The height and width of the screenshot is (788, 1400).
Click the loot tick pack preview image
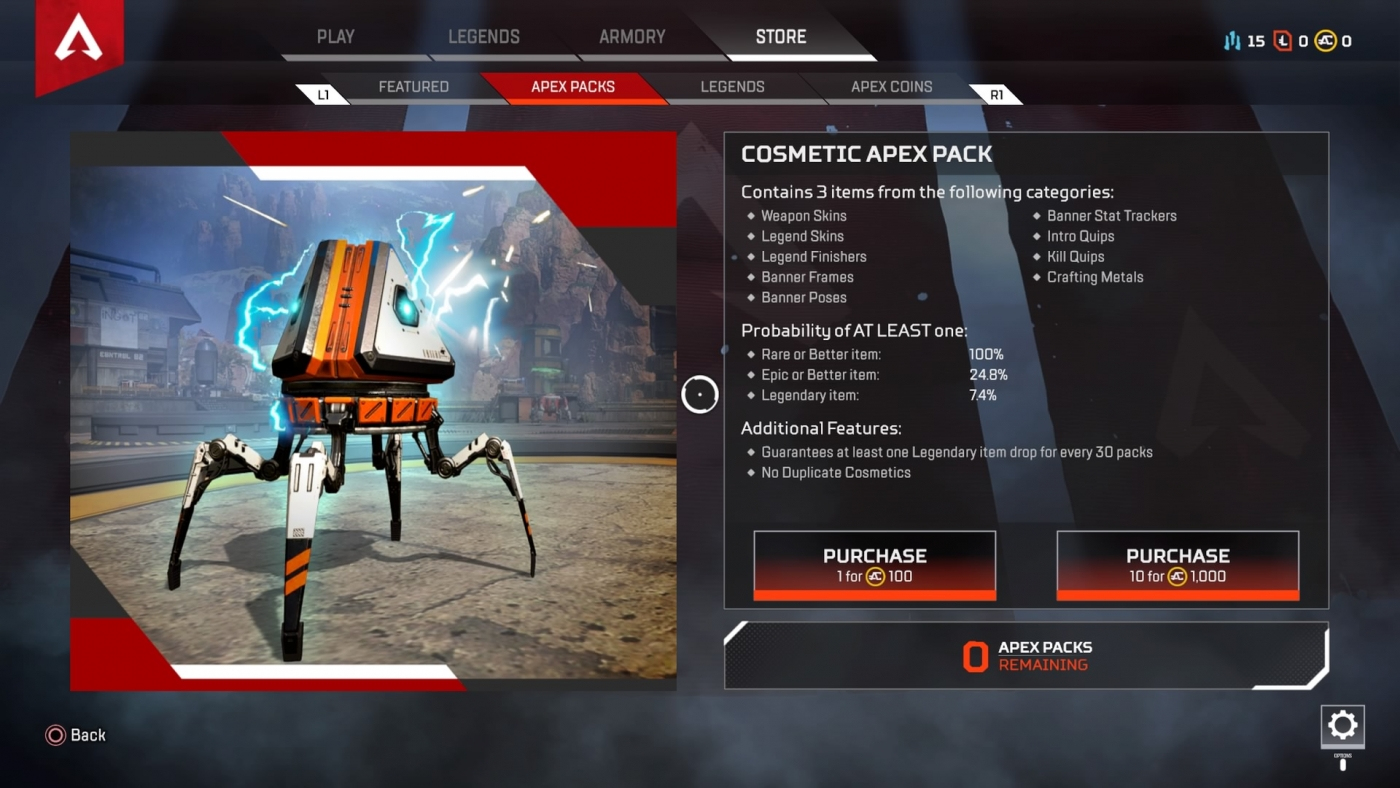373,410
